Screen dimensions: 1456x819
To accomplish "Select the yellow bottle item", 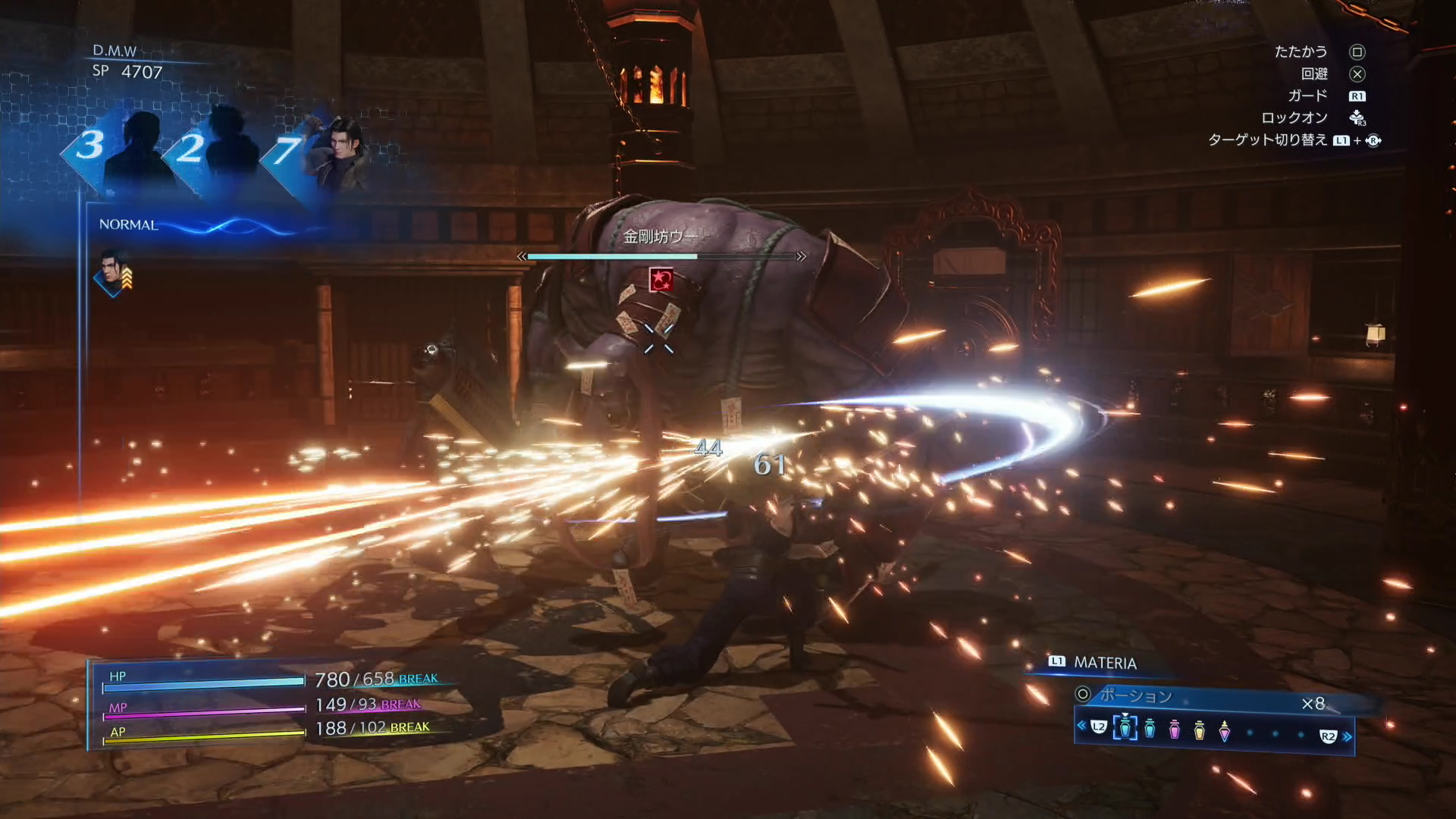I will coord(1199,730).
